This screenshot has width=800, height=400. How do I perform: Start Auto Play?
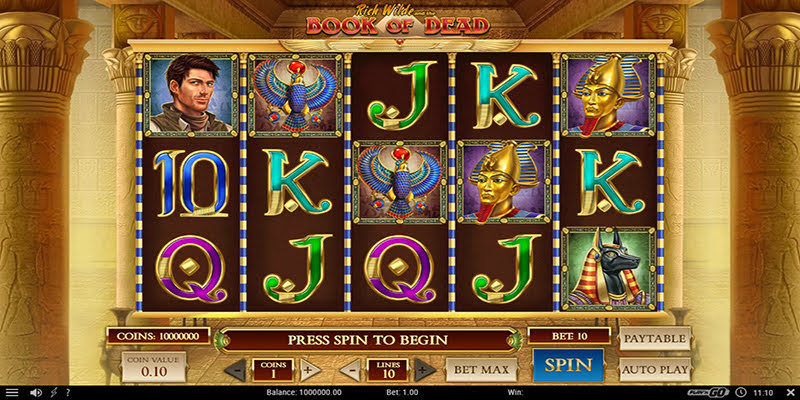click(655, 369)
